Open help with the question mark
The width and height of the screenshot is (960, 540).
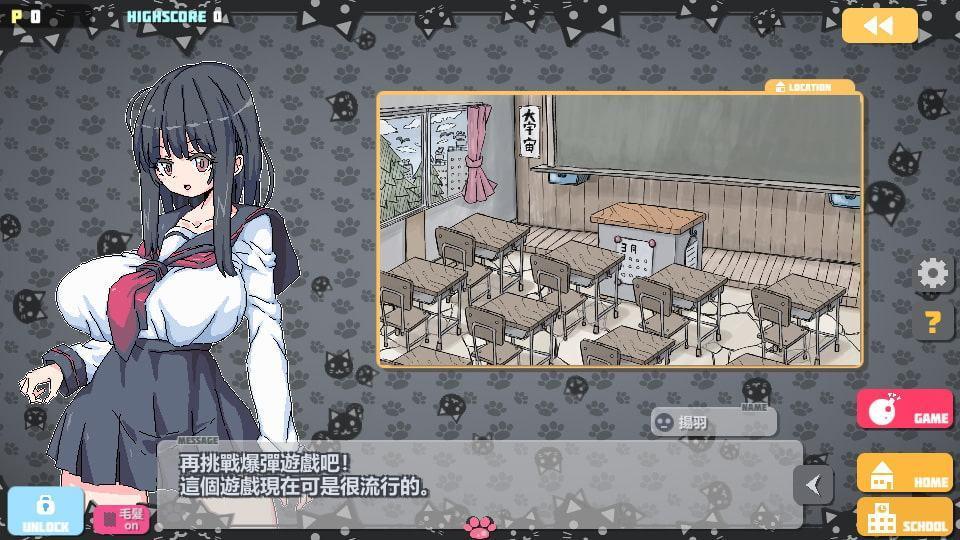point(933,322)
